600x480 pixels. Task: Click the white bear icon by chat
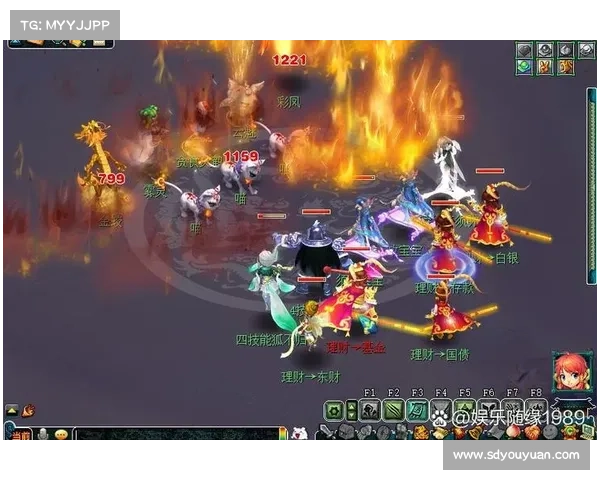point(298,433)
